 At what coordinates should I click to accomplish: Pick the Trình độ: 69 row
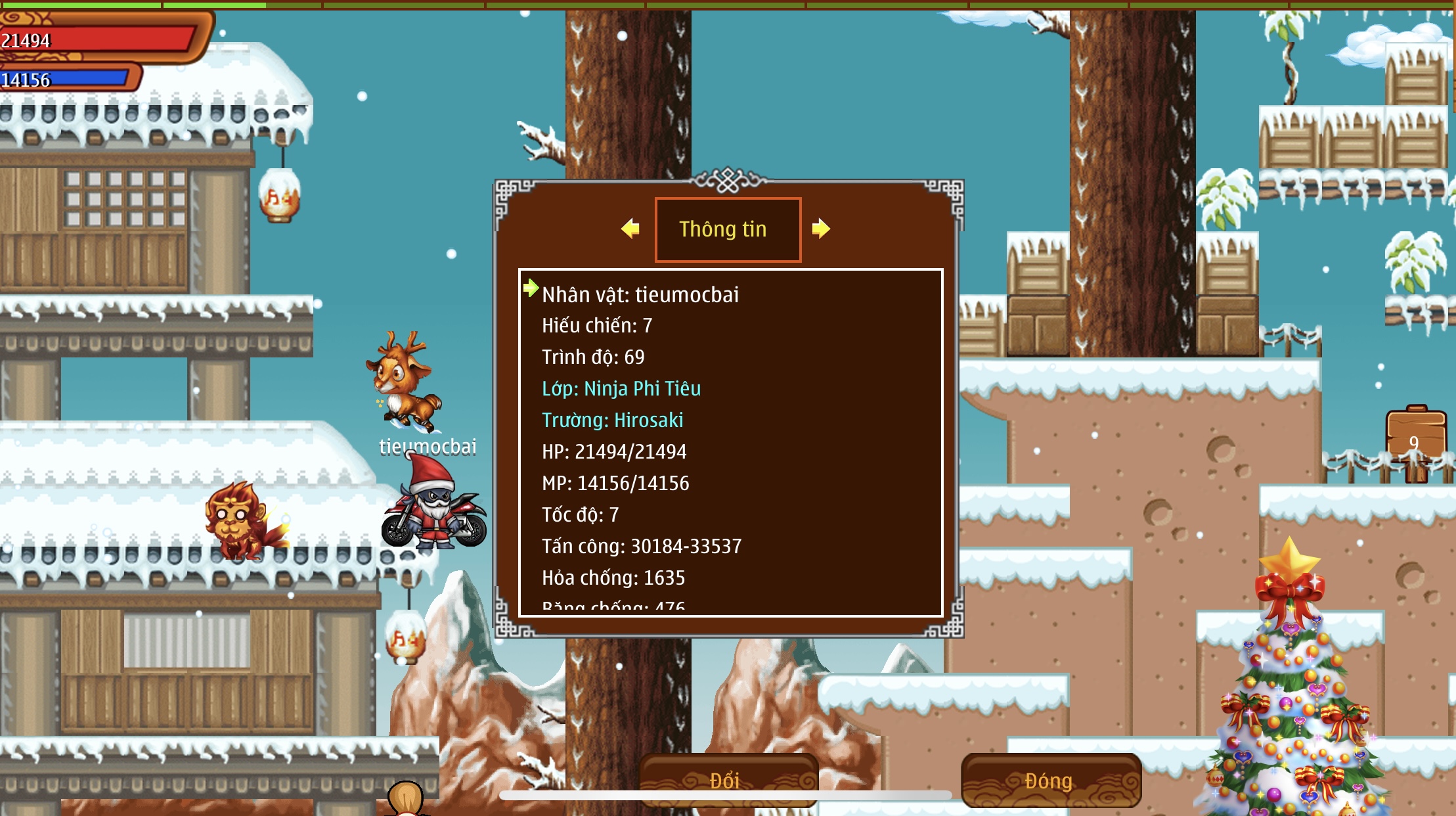tap(593, 357)
